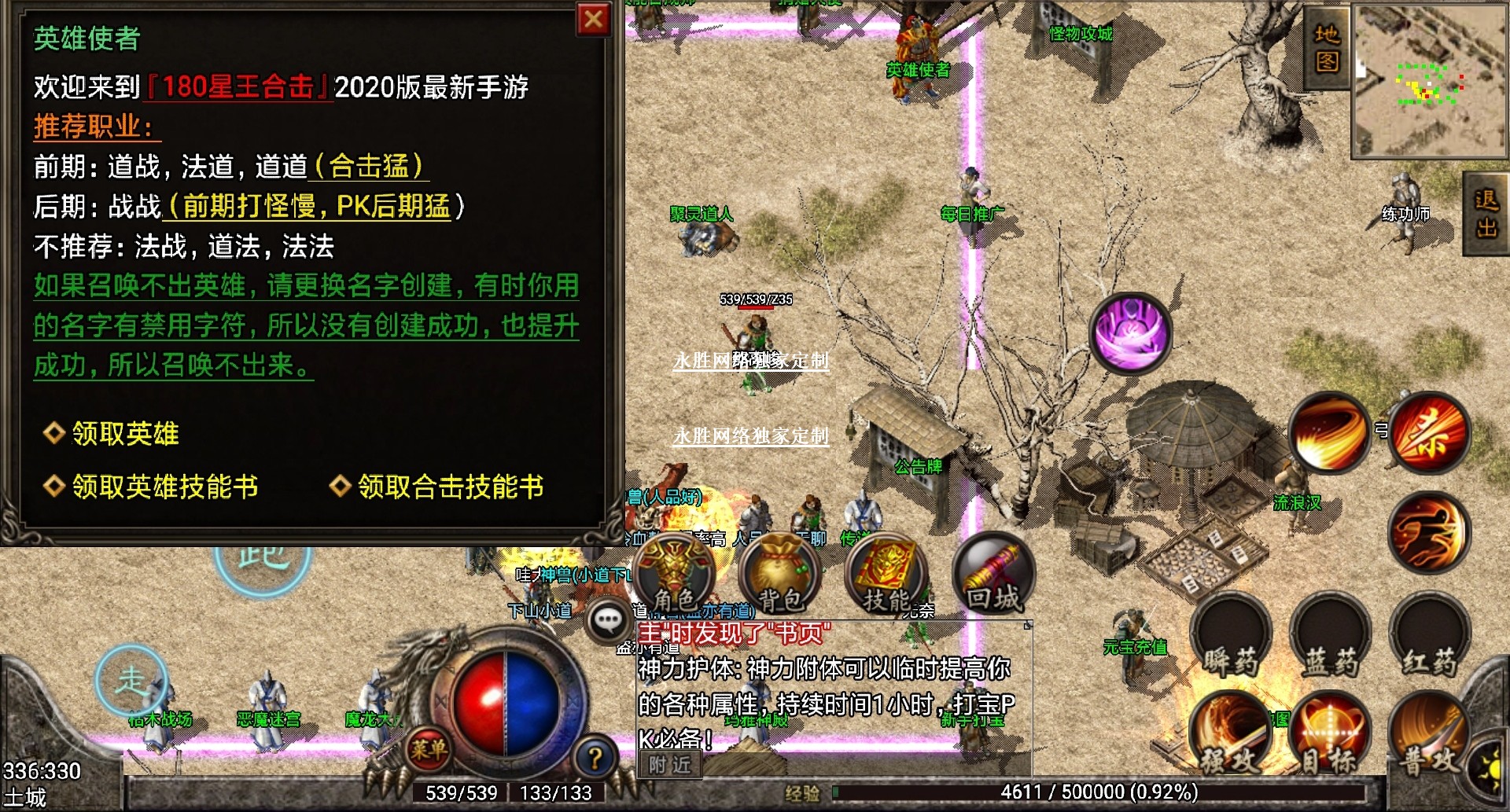Choose the 领取英雄 option
This screenshot has width=1510, height=812.
click(125, 433)
